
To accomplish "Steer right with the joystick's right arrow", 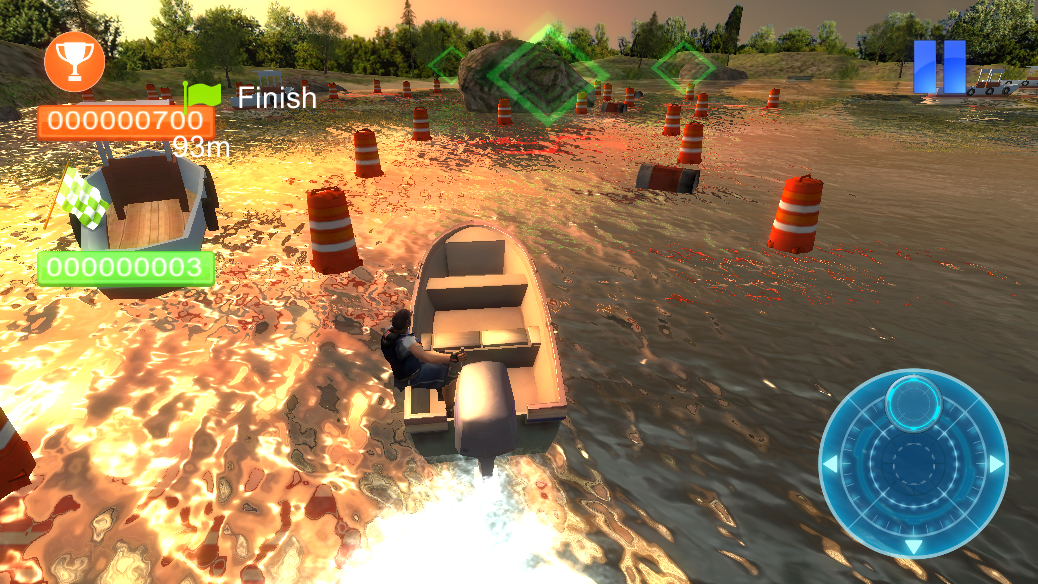I will (996, 464).
